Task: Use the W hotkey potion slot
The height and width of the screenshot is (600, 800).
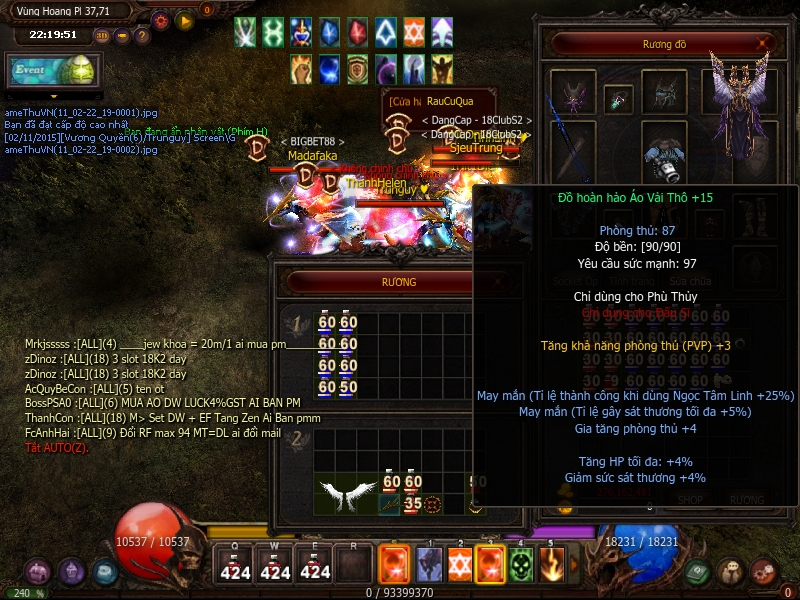Action: coord(275,565)
